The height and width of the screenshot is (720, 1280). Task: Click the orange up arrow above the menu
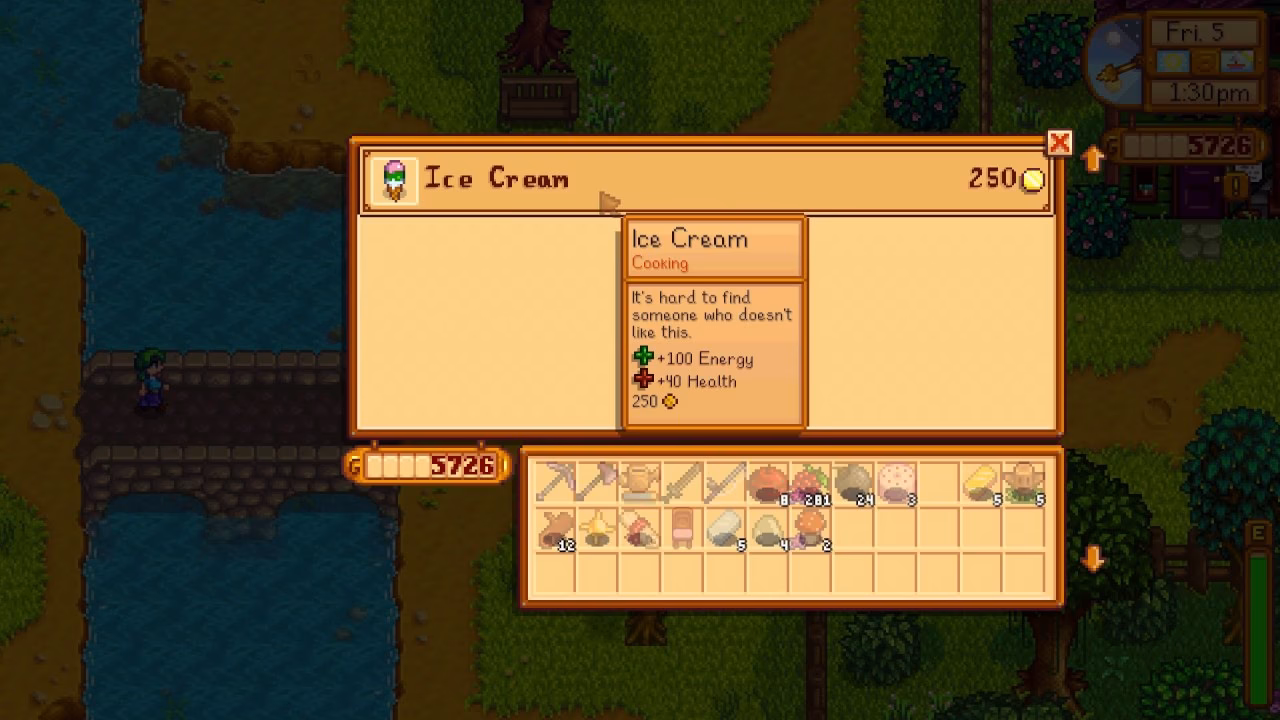pos(1093,159)
